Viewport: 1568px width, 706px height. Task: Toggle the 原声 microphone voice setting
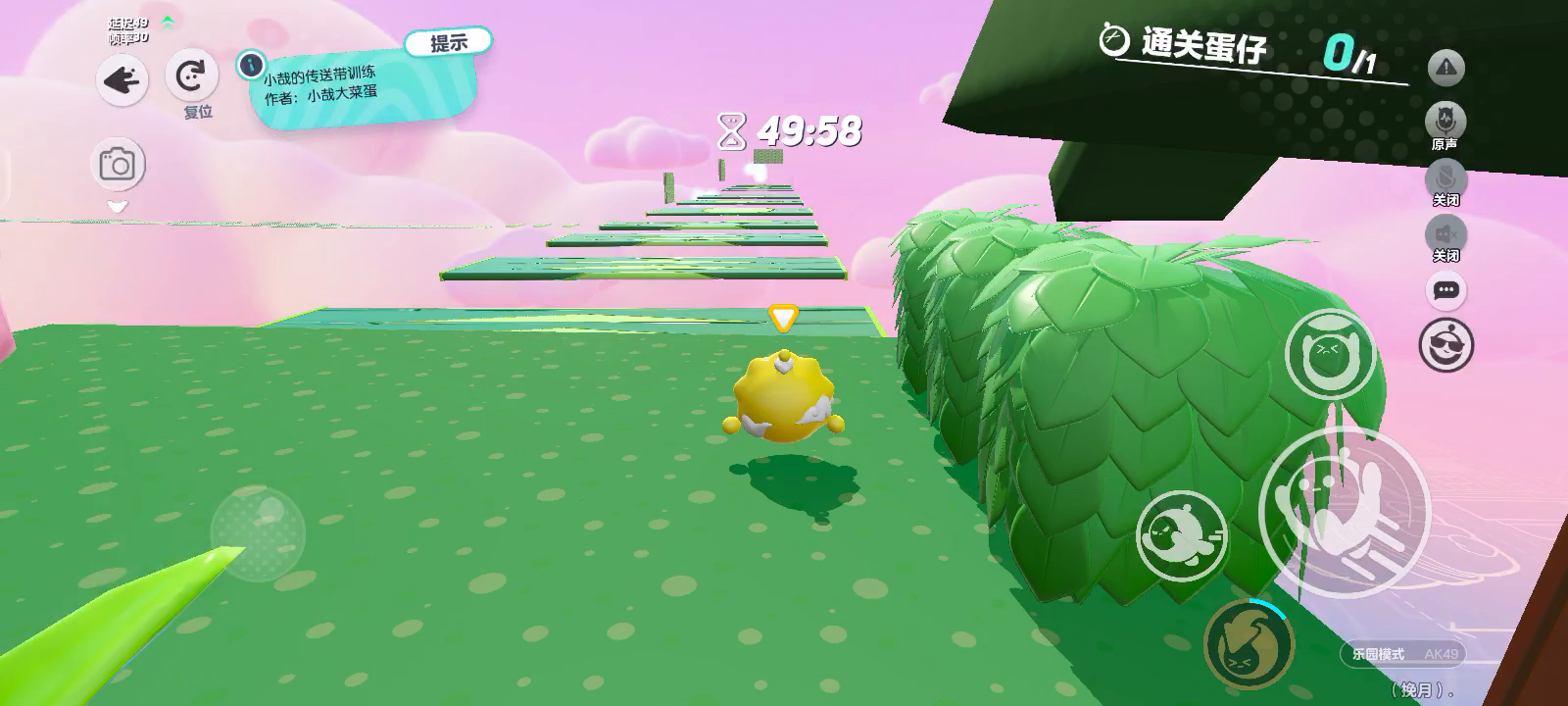pos(1445,122)
